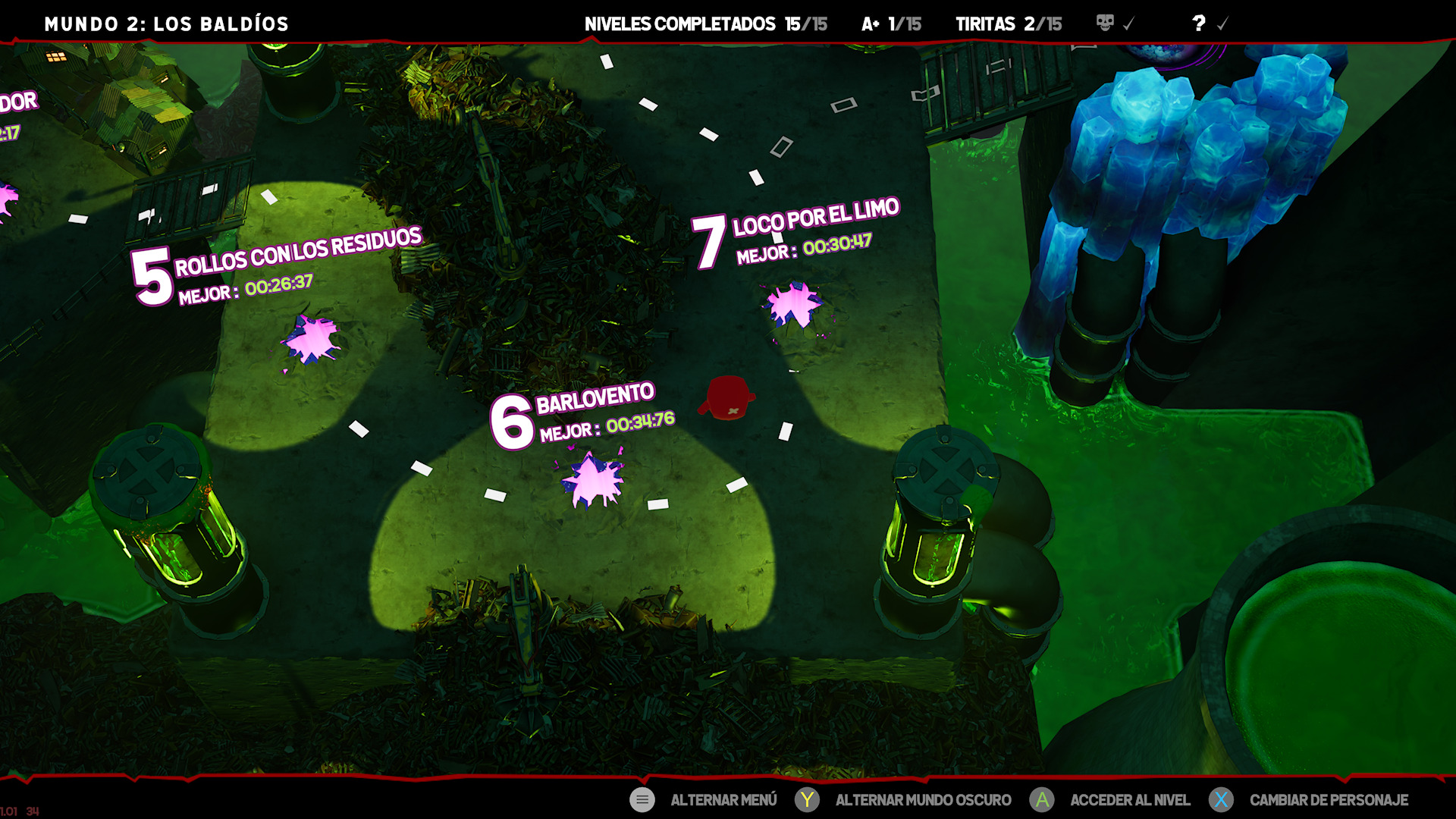Toggle dark world via Alternar Mundo Oscuro label
1456x819 pixels.
[x=922, y=799]
